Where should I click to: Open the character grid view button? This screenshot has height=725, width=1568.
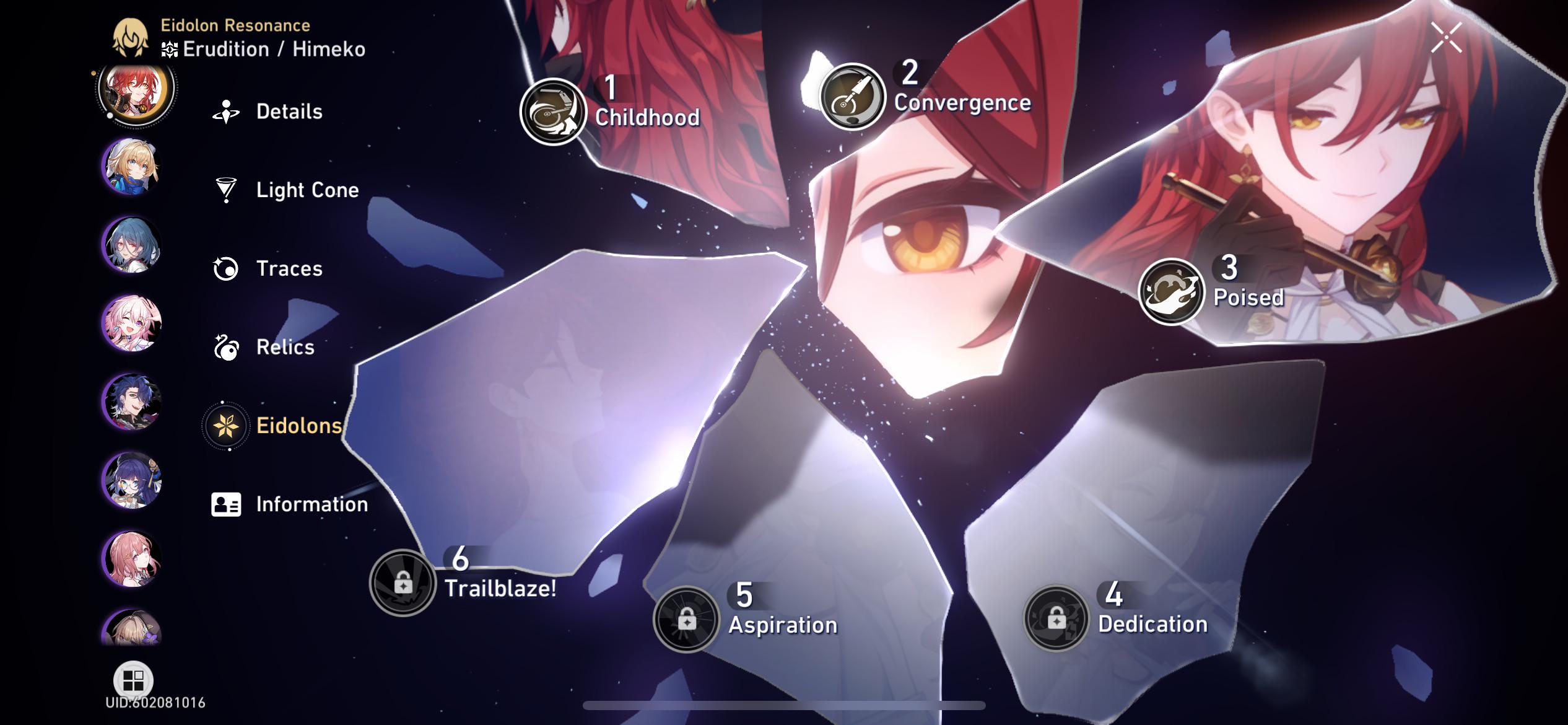point(133,680)
